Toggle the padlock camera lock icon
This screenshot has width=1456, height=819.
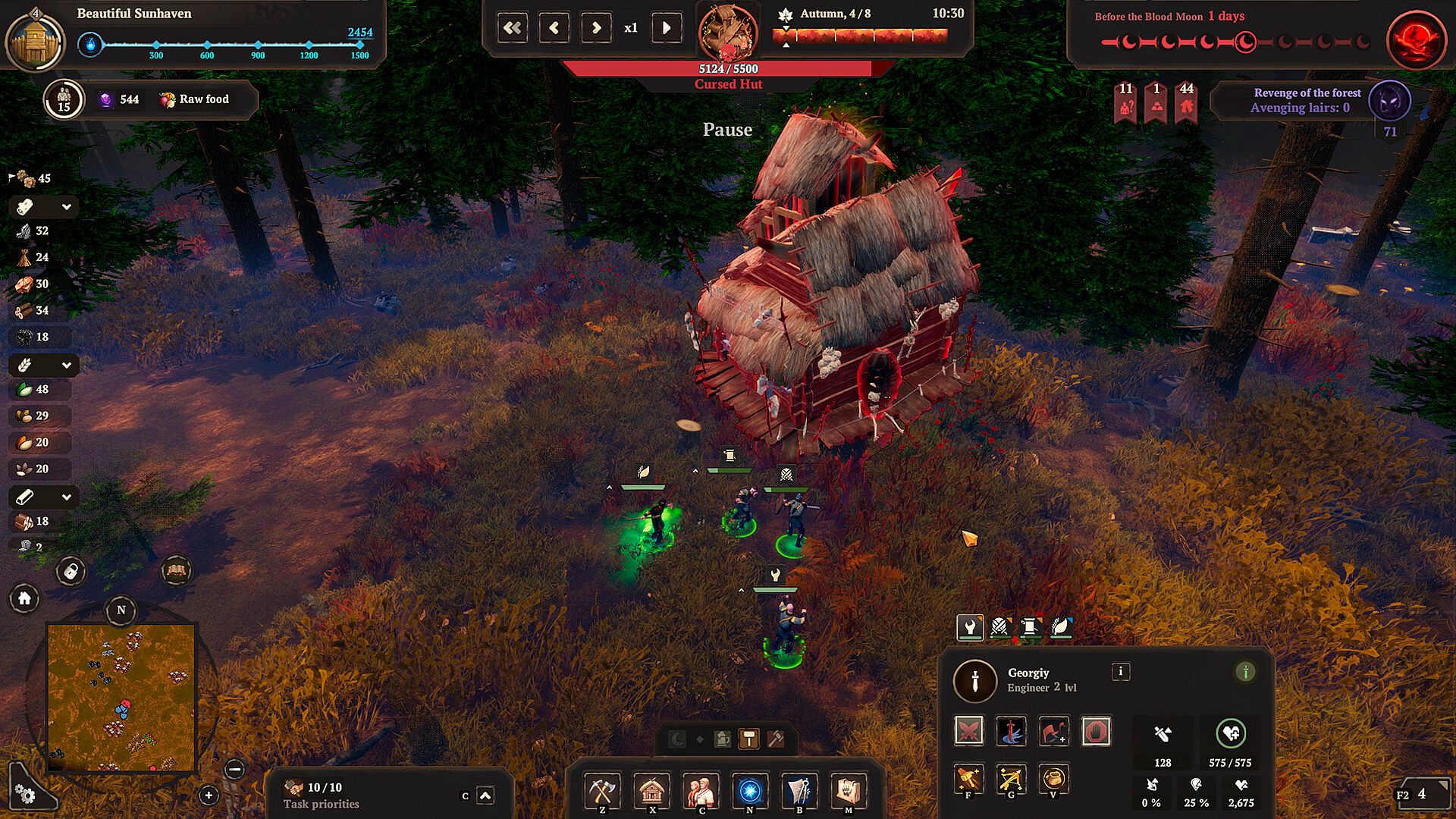71,571
